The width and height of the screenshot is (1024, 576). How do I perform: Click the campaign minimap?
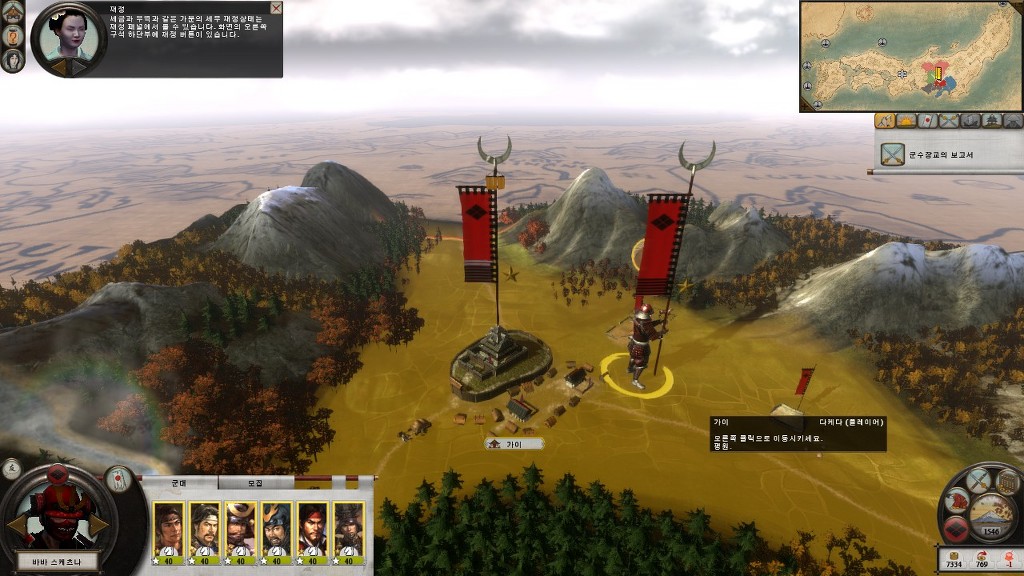910,56
